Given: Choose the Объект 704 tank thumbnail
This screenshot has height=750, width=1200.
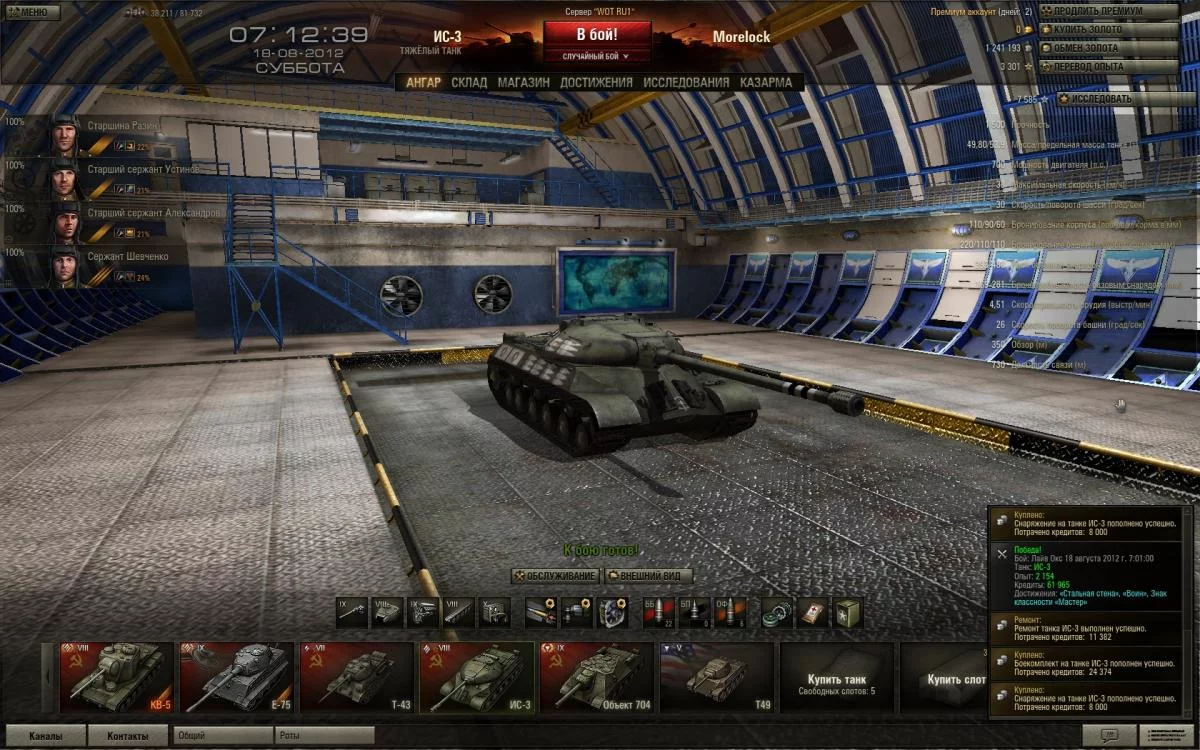Looking at the screenshot, I should click(596, 677).
